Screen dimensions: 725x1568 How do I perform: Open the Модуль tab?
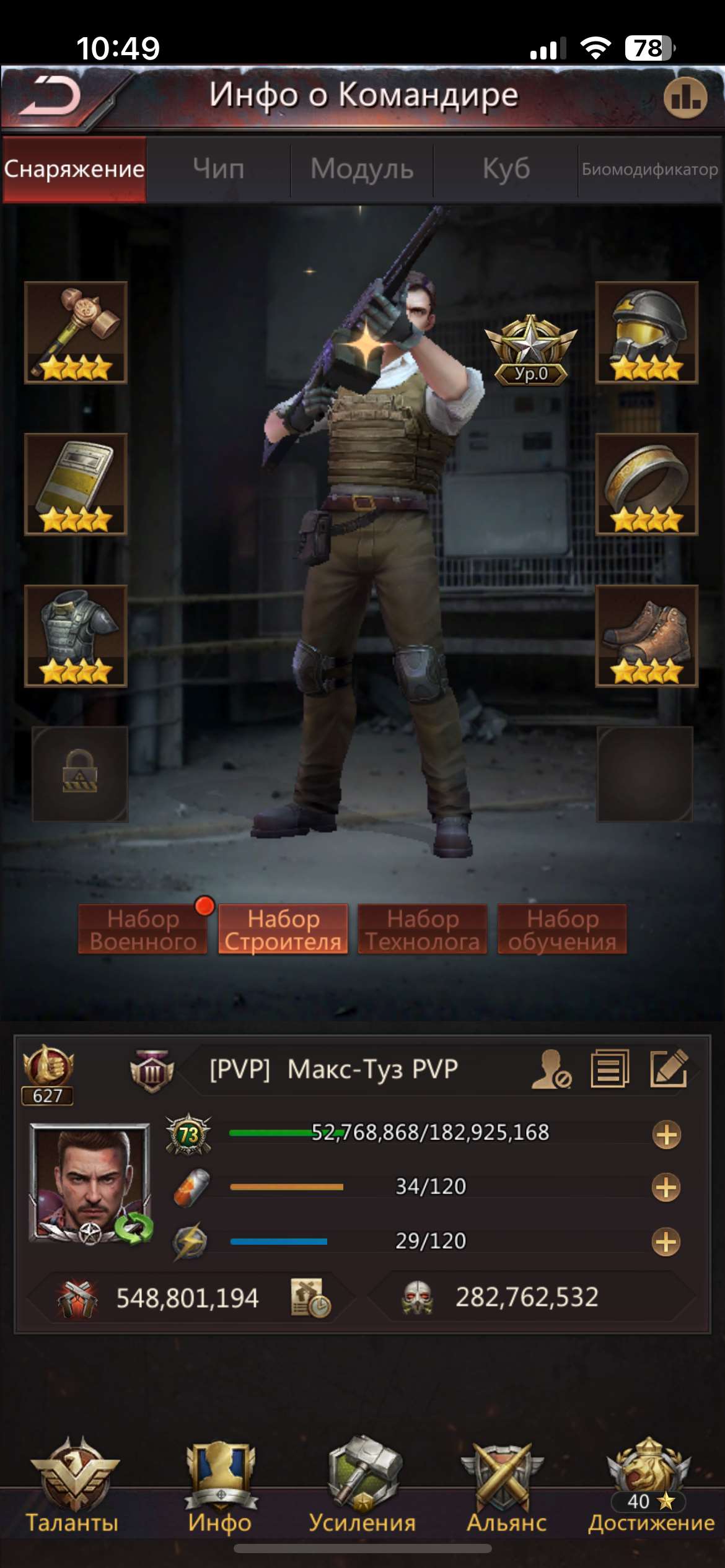[x=362, y=169]
